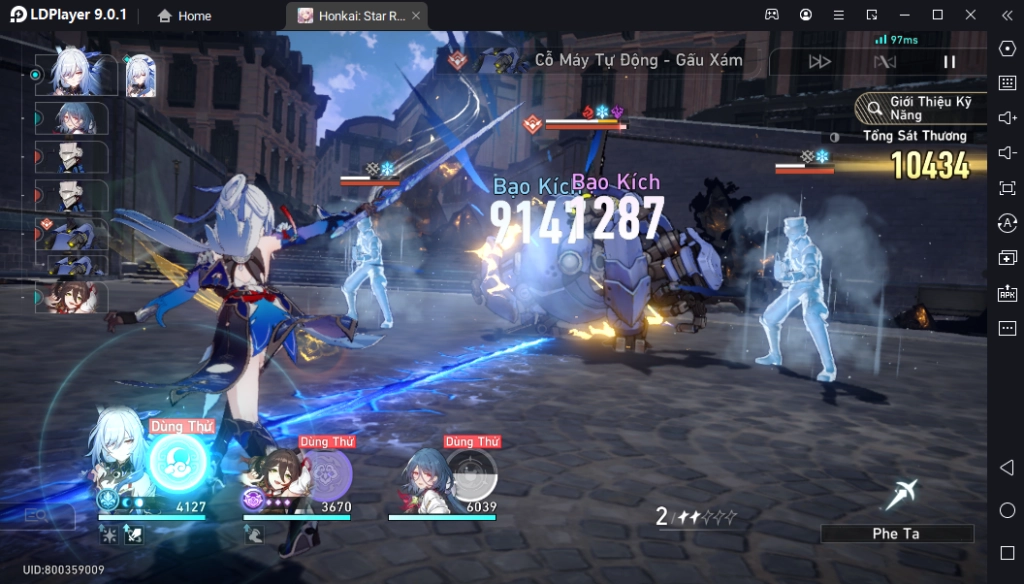Image resolution: width=1024 pixels, height=584 pixels.
Task: Toggle auto-battle mode
Action: pyautogui.click(x=885, y=61)
